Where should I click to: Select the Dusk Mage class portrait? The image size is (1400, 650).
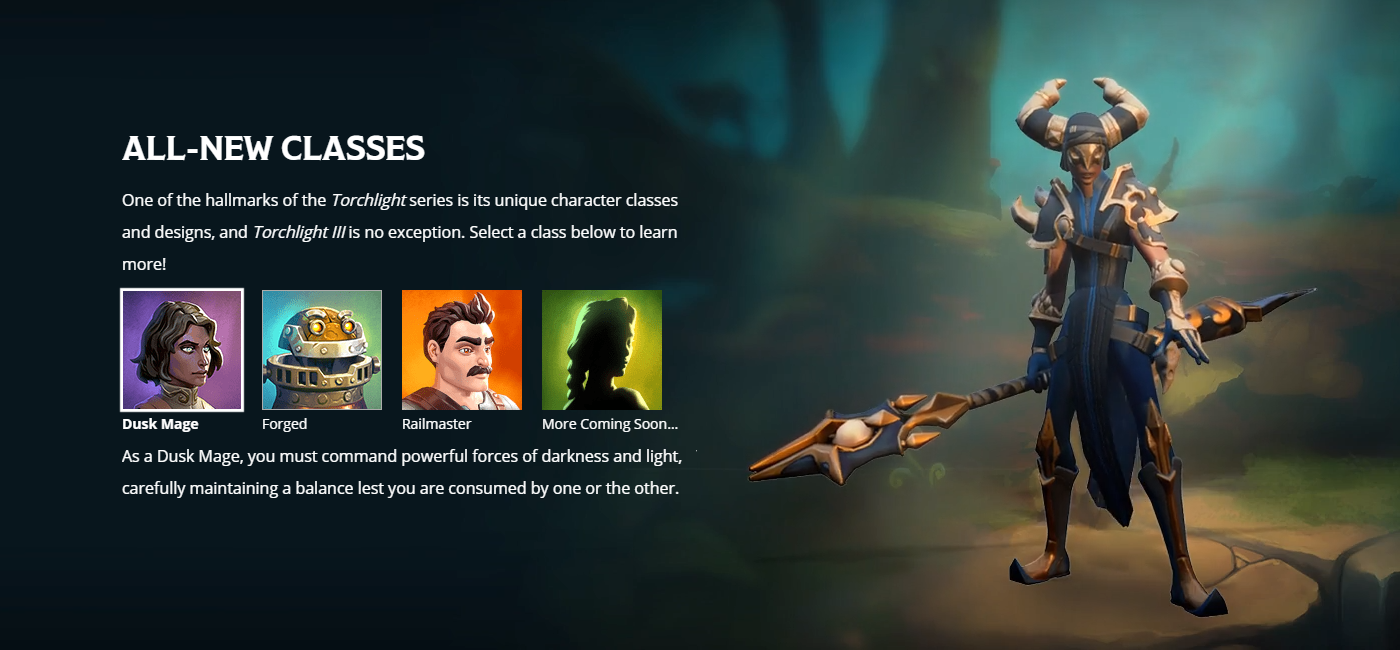click(x=182, y=350)
